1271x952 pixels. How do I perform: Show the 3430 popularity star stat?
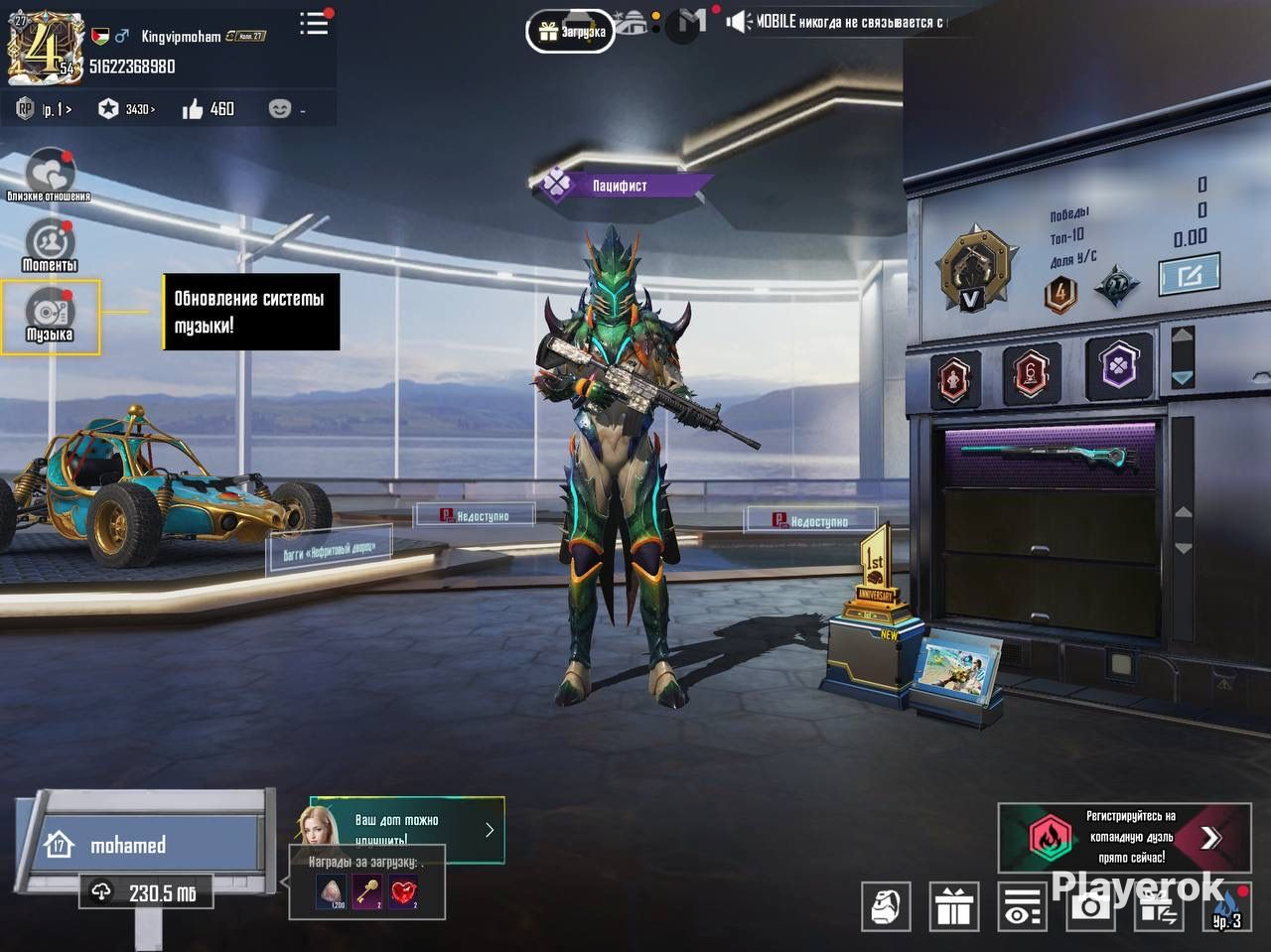tap(126, 109)
